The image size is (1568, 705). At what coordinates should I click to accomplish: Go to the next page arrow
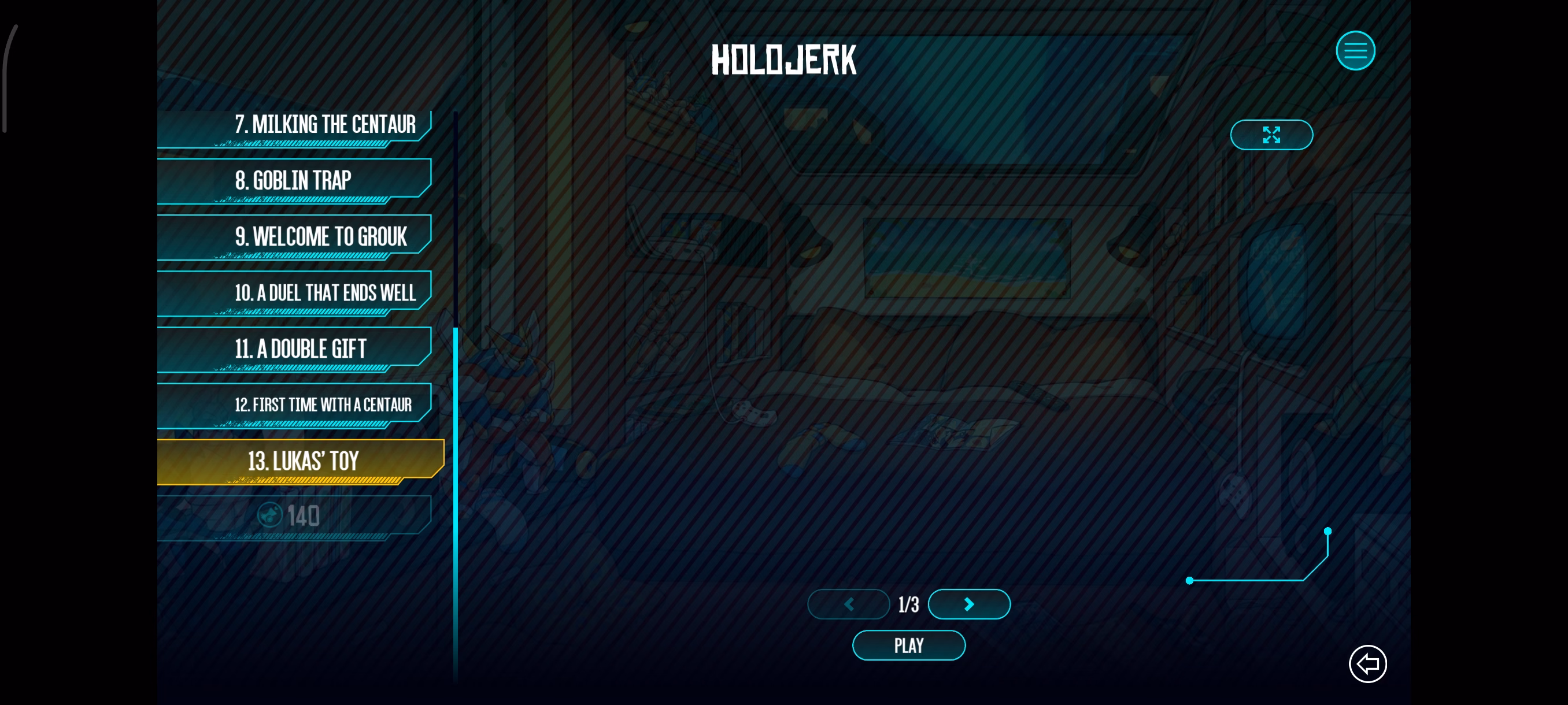click(969, 604)
